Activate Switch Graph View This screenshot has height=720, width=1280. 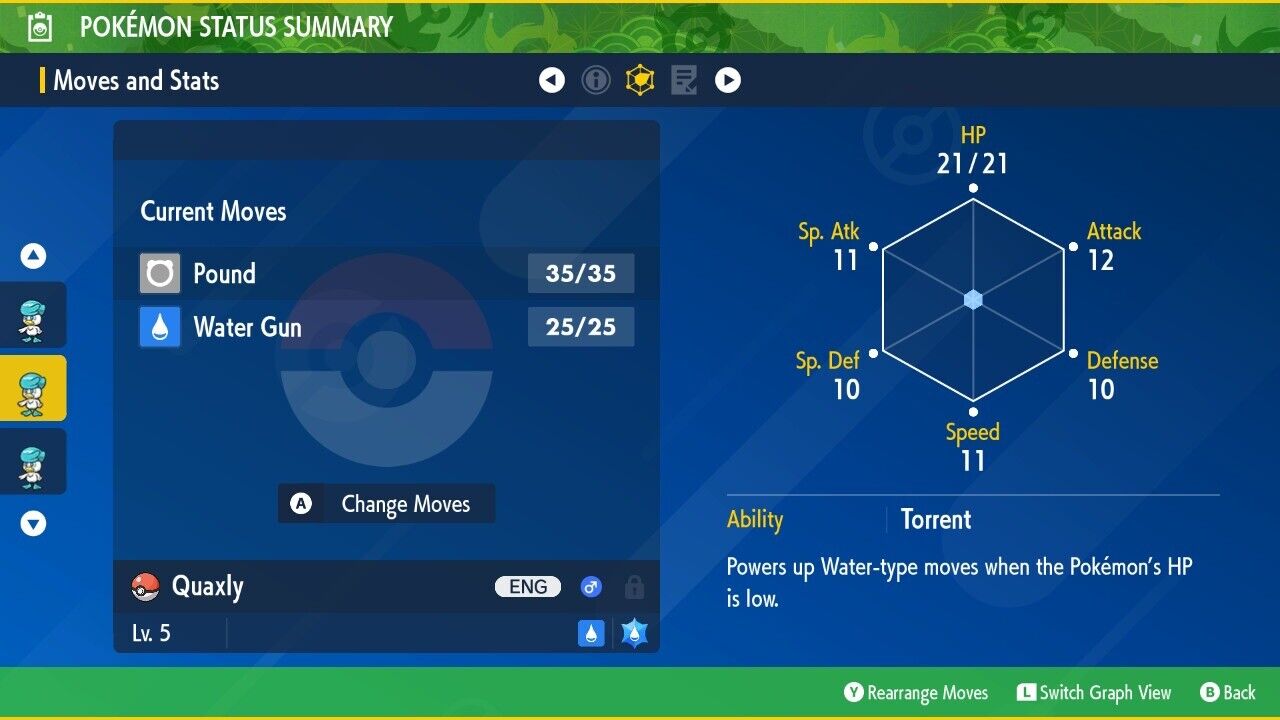[x=1094, y=693]
